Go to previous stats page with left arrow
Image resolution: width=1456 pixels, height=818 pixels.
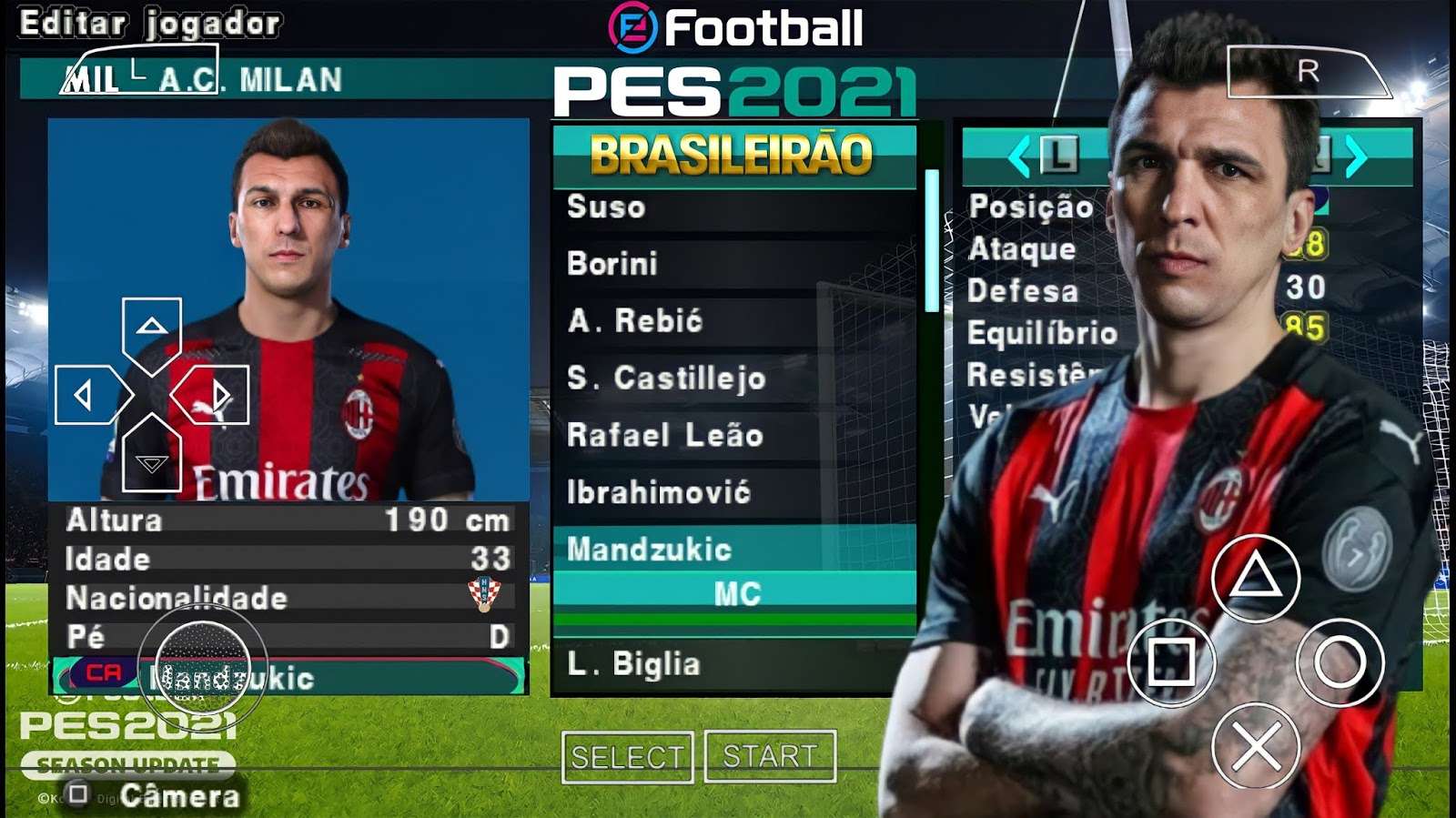coord(1019,157)
